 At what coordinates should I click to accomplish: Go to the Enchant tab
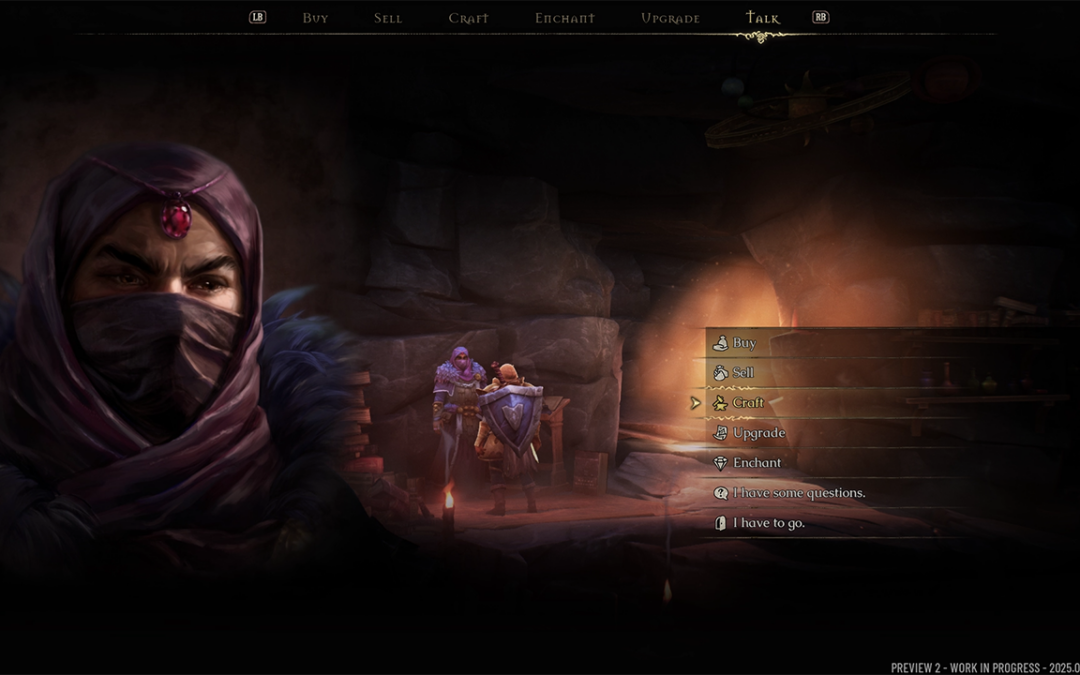point(564,18)
